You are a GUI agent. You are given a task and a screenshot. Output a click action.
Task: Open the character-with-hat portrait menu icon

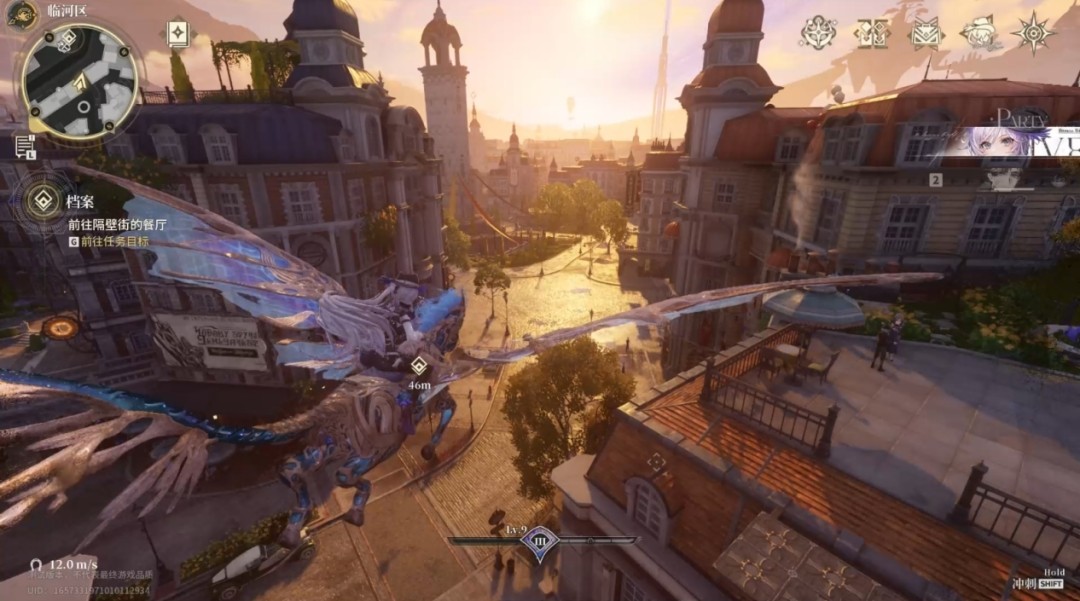click(981, 33)
